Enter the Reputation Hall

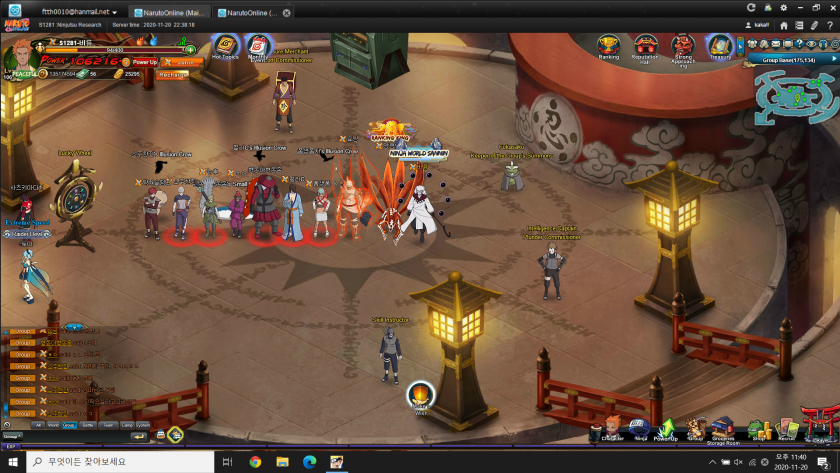pyautogui.click(x=645, y=46)
